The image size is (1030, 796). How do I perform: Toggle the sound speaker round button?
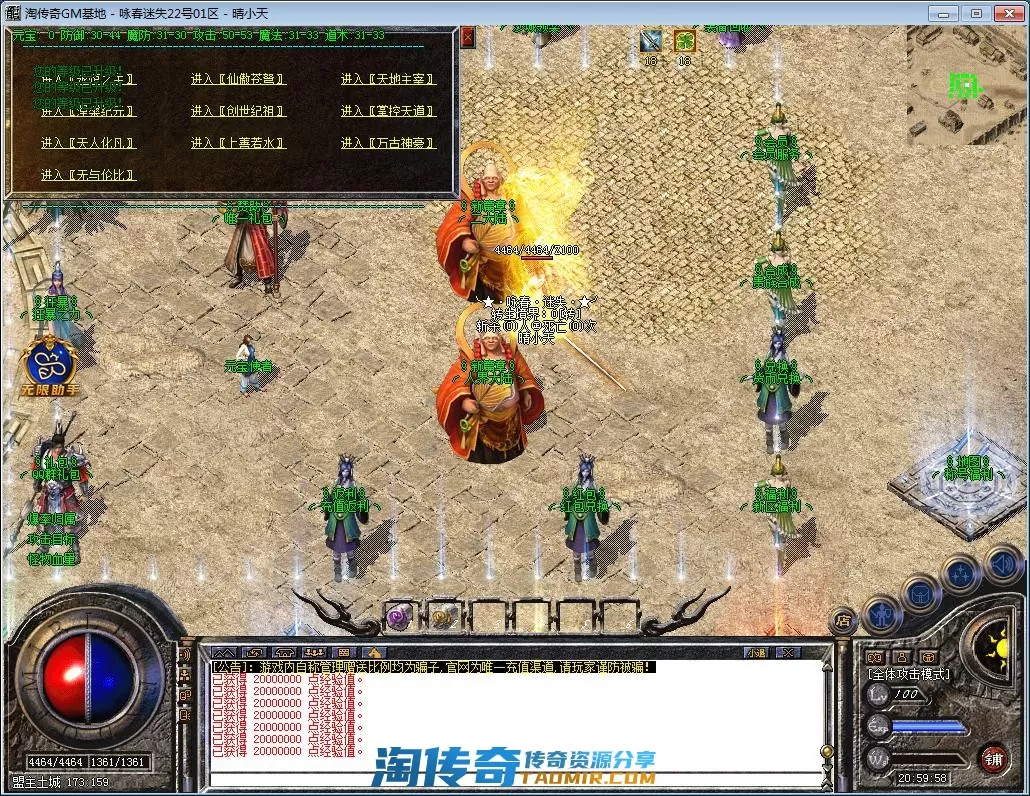coord(1002,562)
